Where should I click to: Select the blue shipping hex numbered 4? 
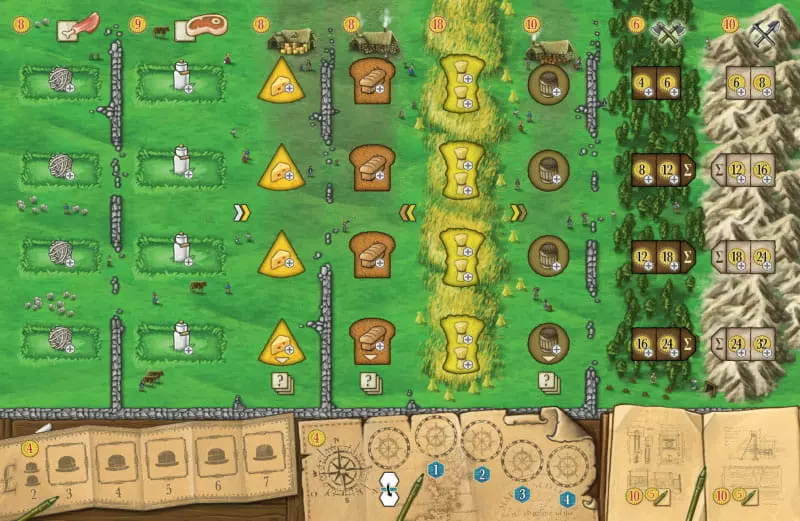tap(567, 497)
